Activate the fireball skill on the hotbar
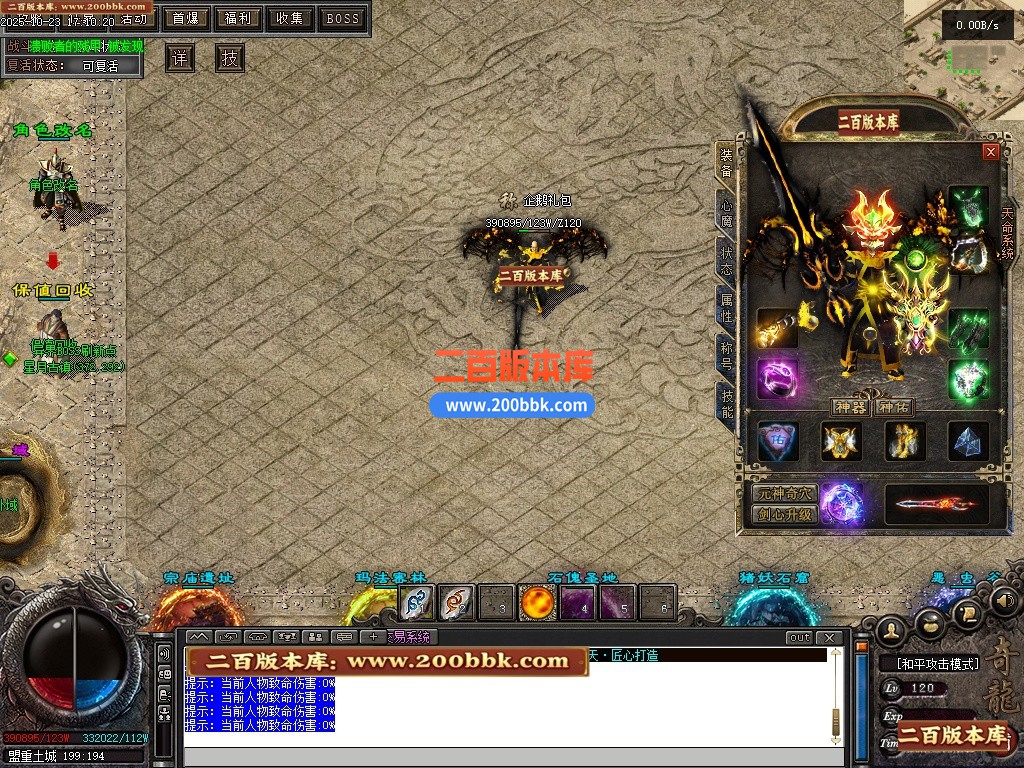 [538, 603]
